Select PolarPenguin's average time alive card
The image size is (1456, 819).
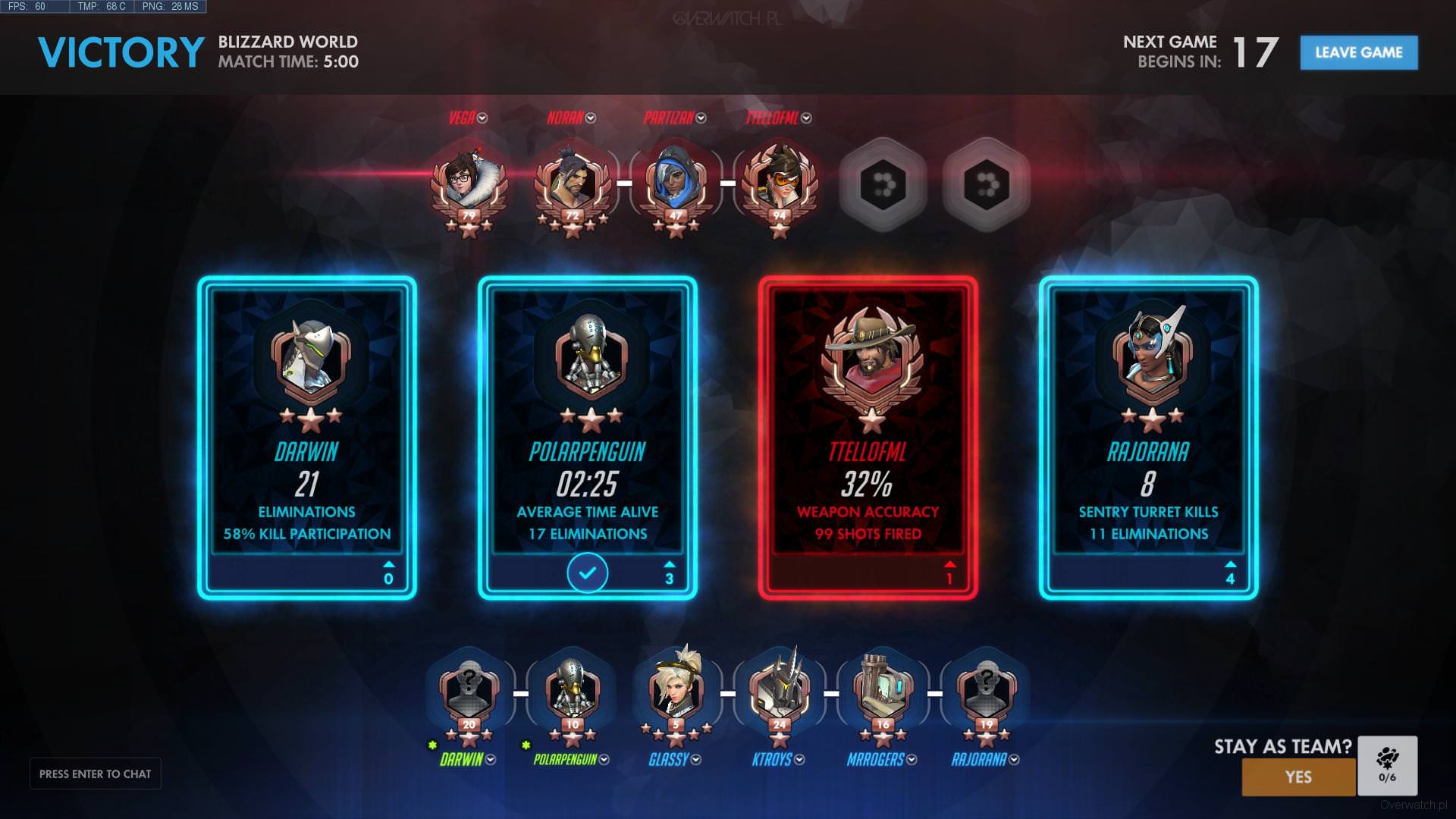587,438
